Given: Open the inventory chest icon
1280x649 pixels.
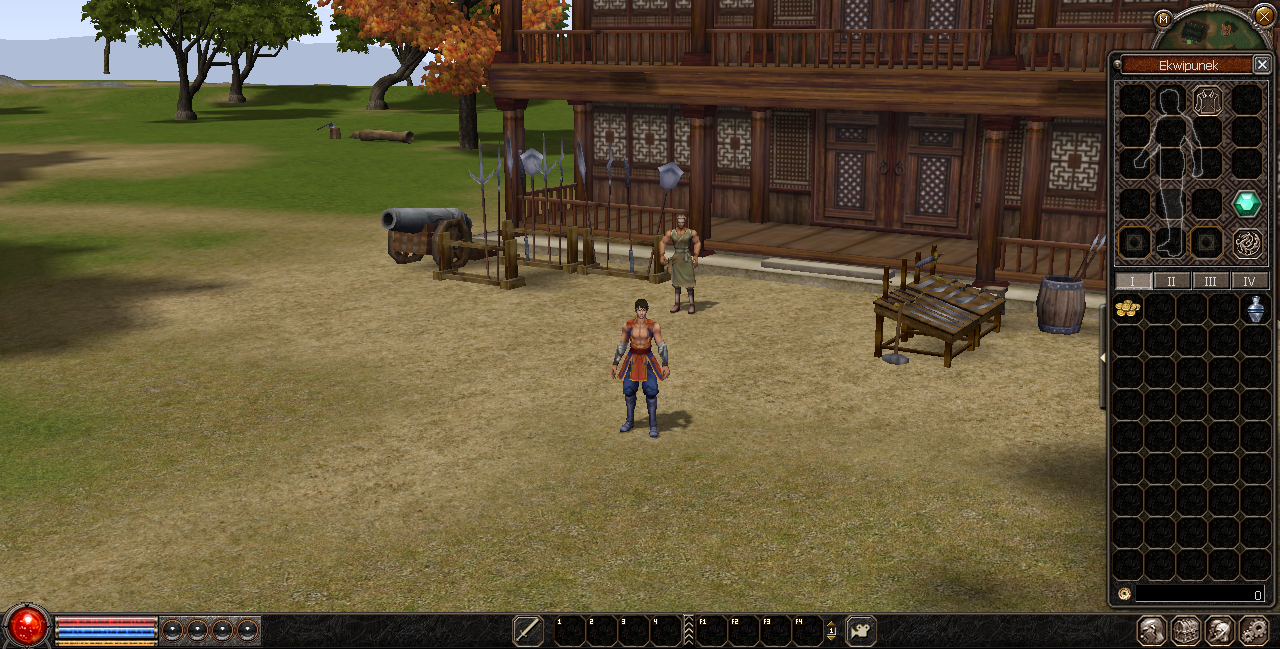Looking at the screenshot, I should pos(1185,631).
